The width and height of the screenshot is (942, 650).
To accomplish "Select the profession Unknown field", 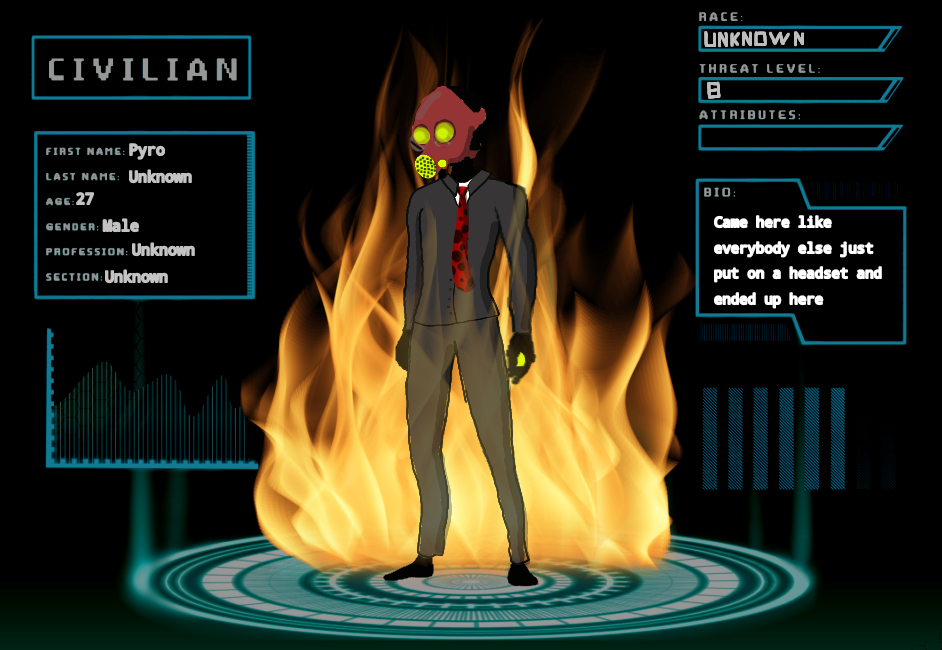I will (x=163, y=250).
